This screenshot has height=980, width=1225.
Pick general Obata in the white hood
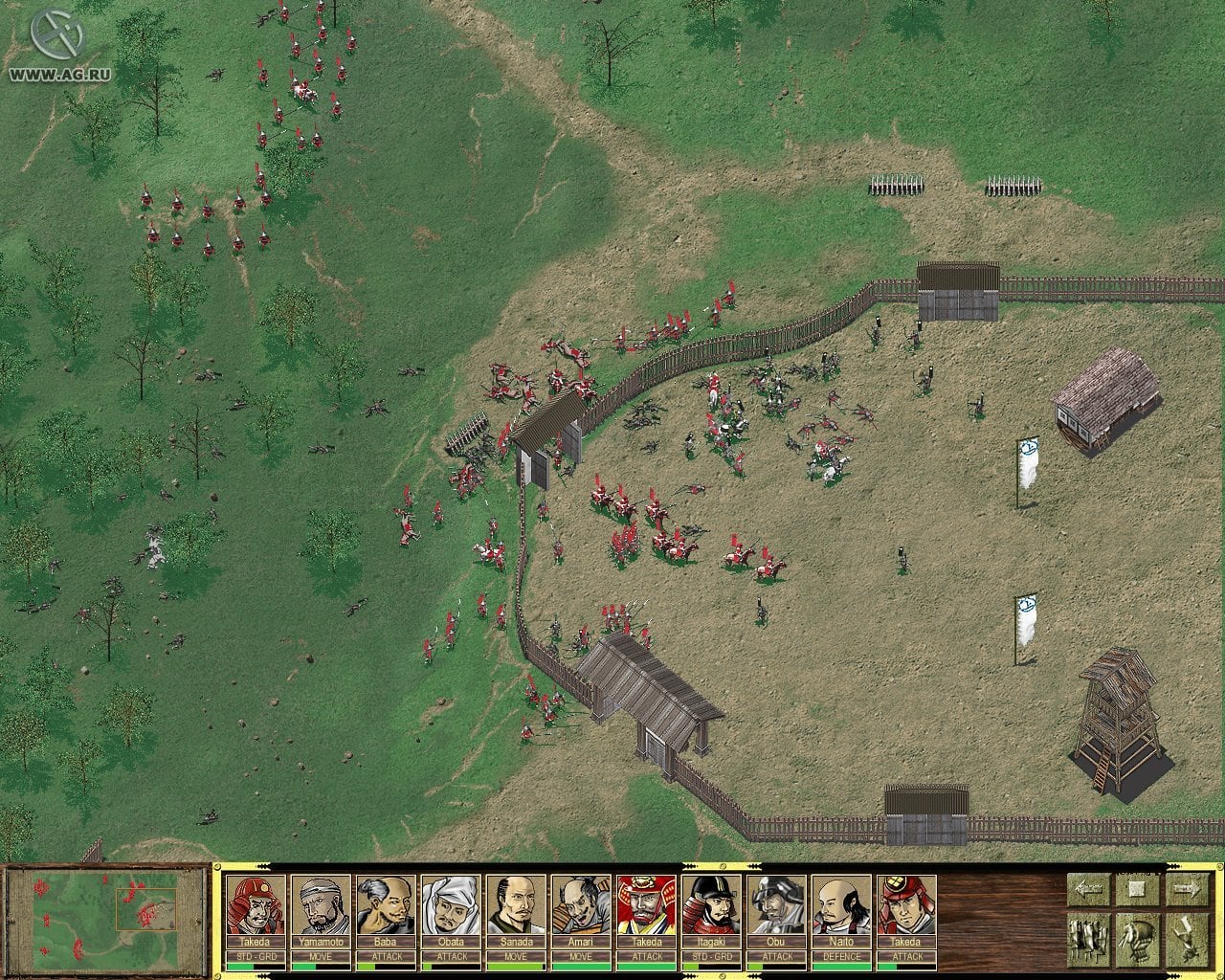coord(451,905)
